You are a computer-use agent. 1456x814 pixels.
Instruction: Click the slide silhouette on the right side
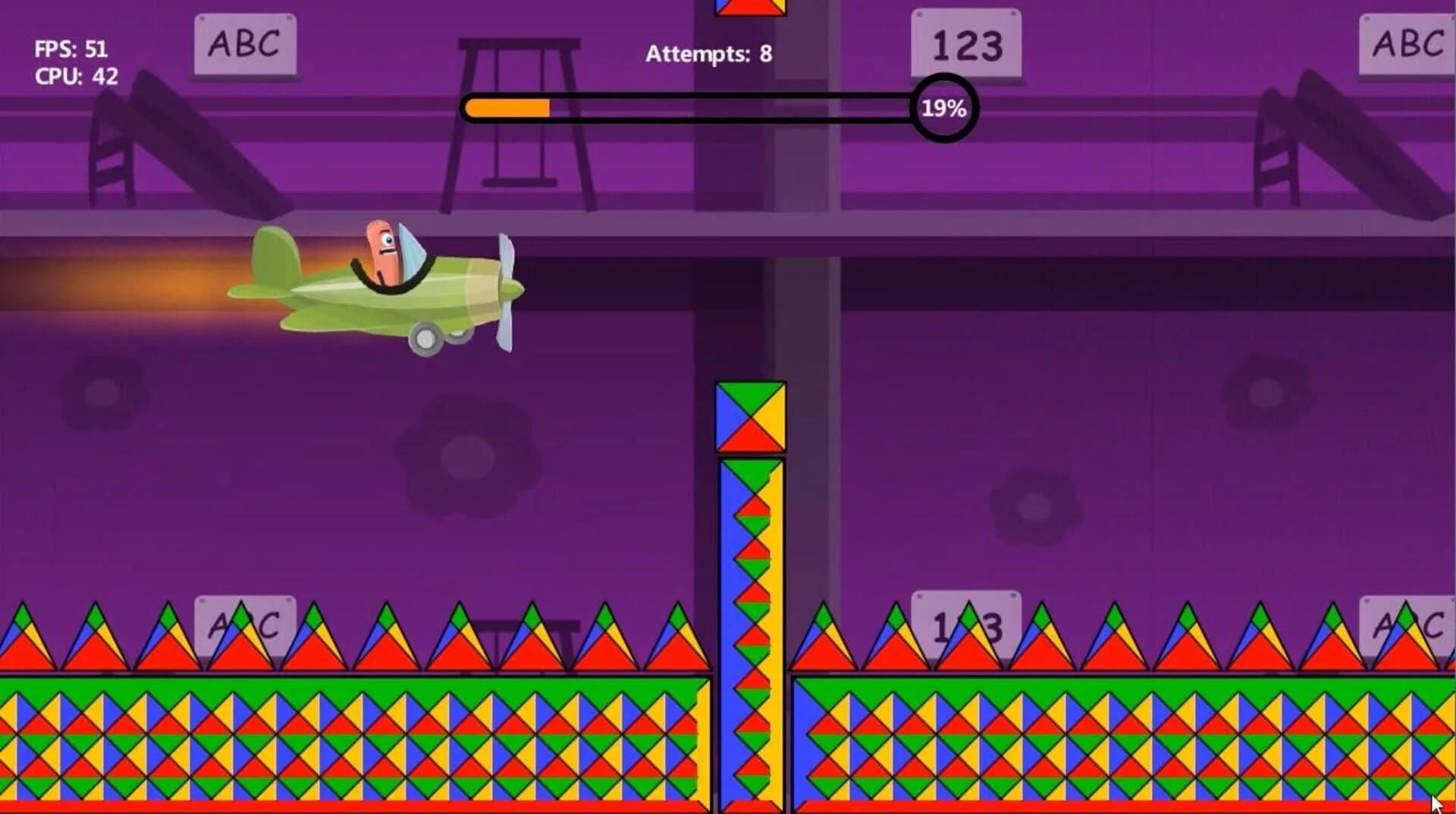[1350, 144]
